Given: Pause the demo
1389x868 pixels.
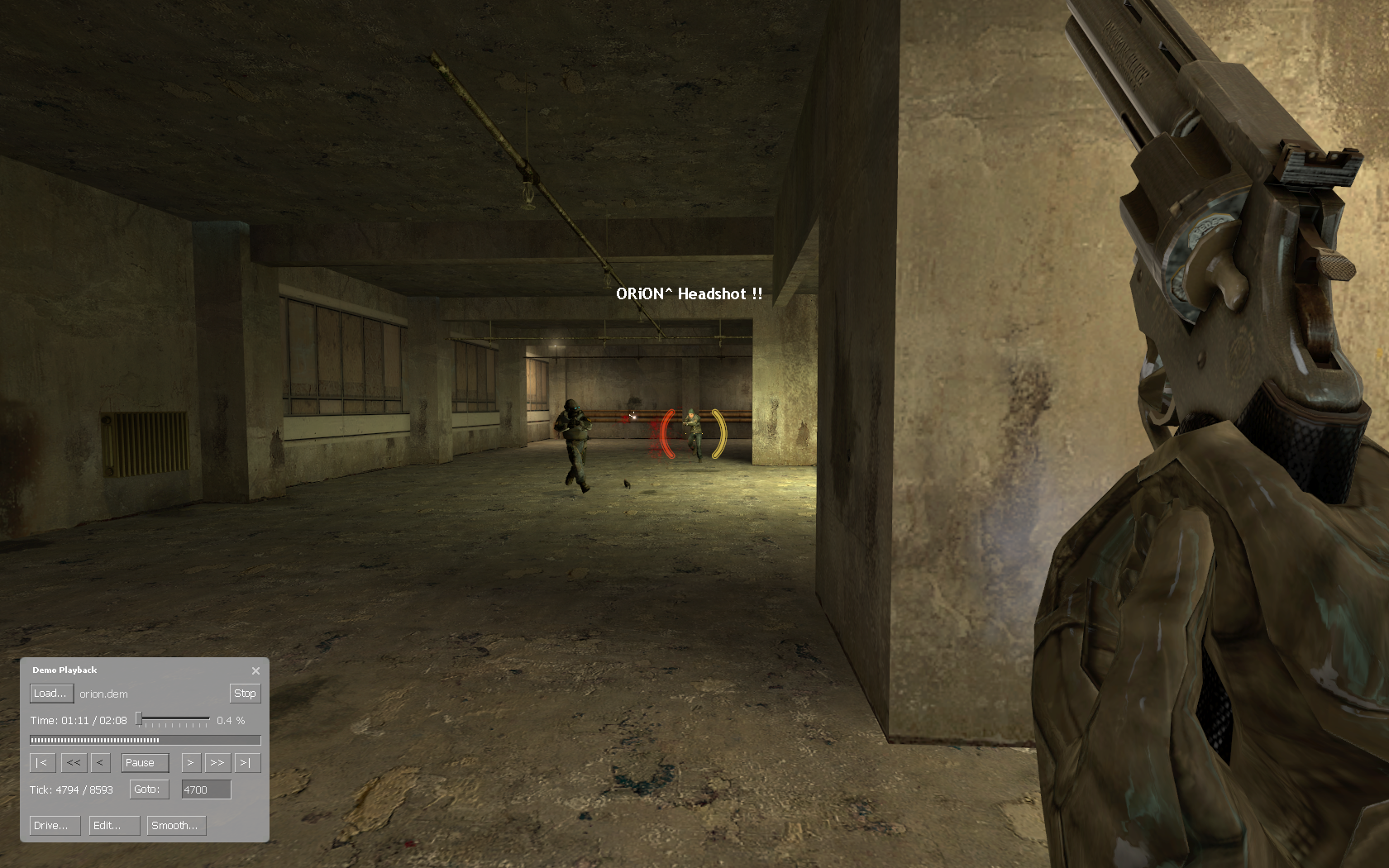Looking at the screenshot, I should point(145,763).
